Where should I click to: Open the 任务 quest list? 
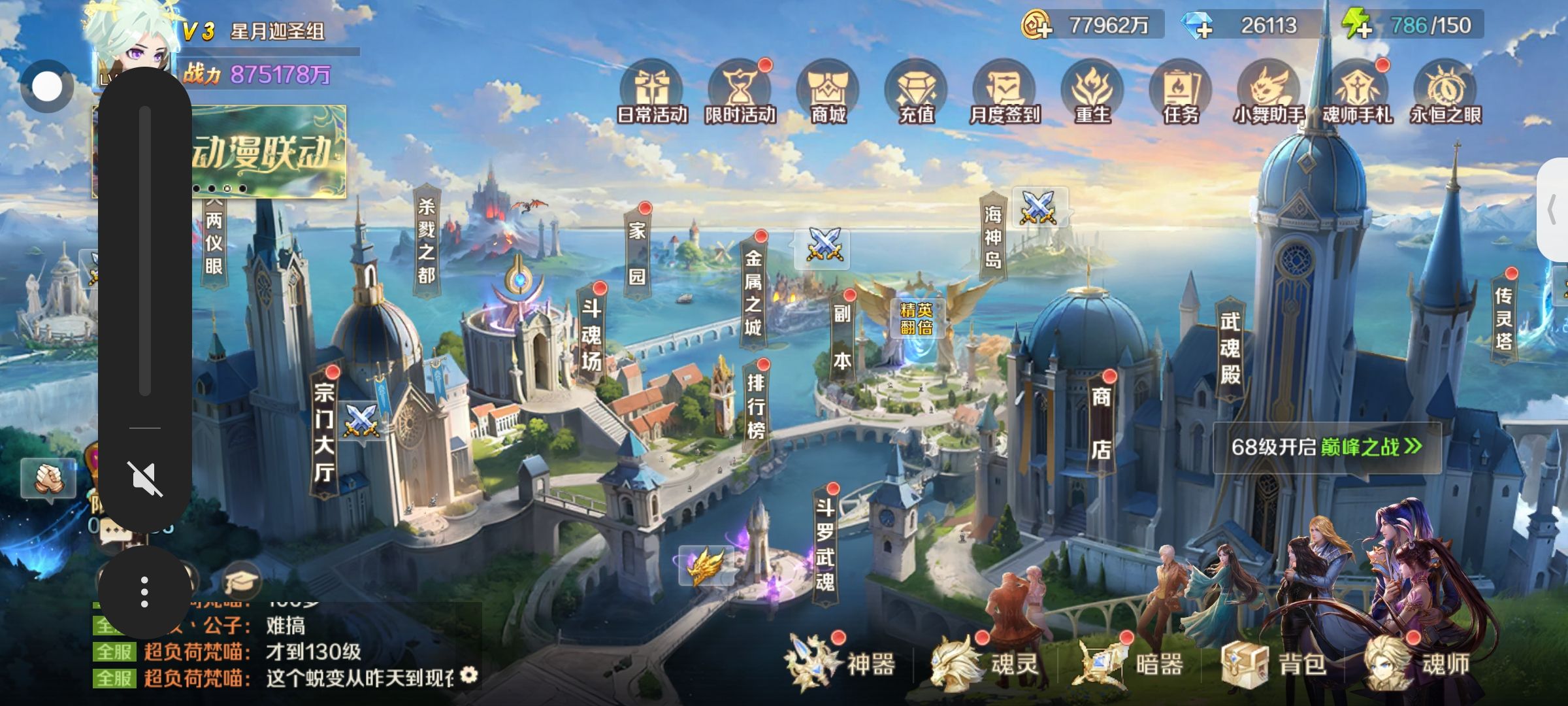[x=1181, y=93]
